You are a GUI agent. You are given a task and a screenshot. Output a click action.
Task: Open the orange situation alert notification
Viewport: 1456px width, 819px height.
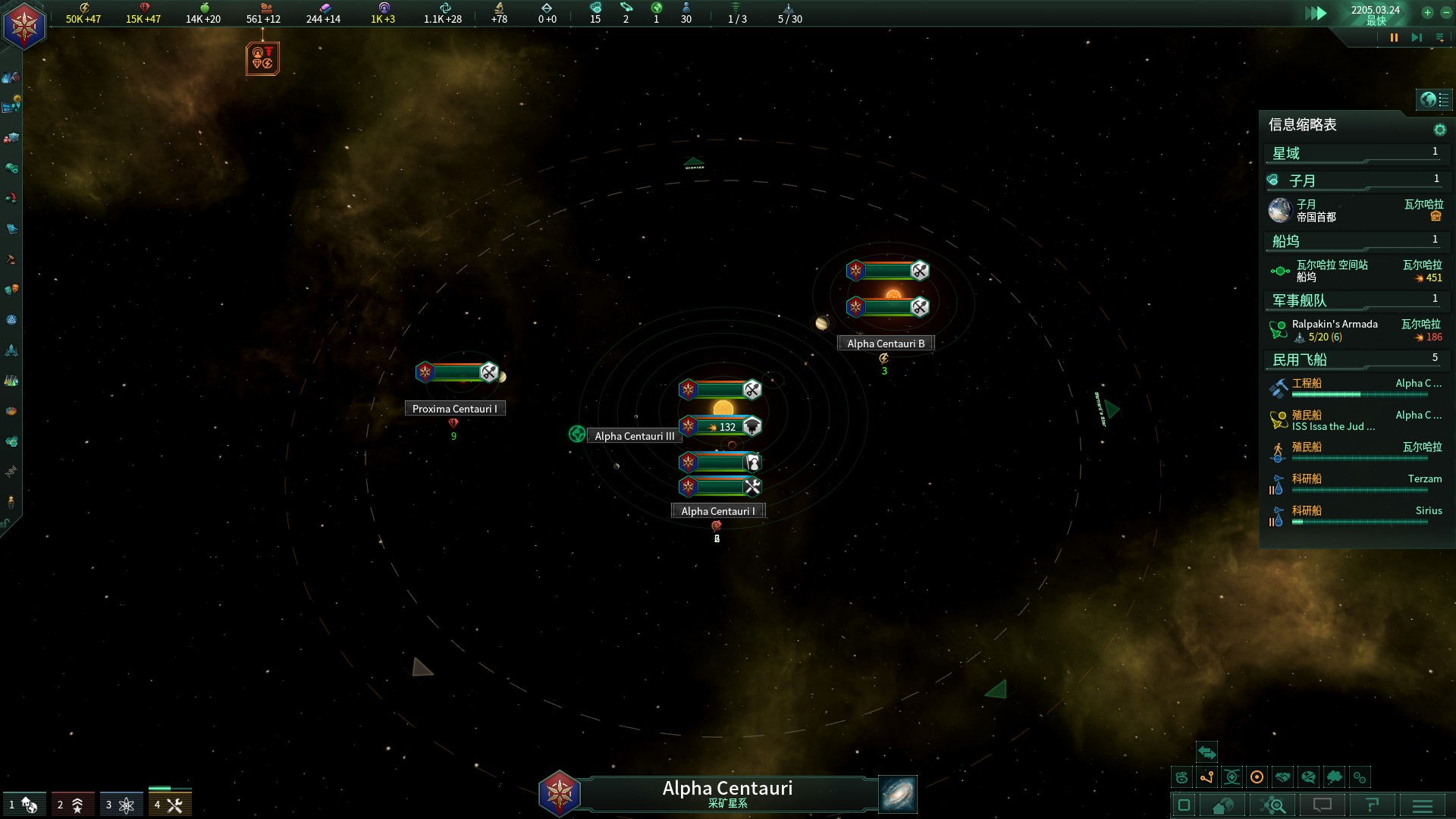[262, 58]
